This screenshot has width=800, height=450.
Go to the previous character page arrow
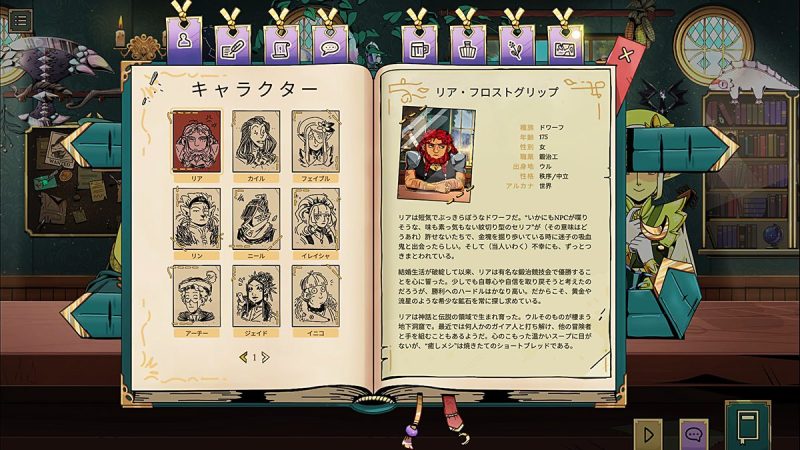point(242,356)
